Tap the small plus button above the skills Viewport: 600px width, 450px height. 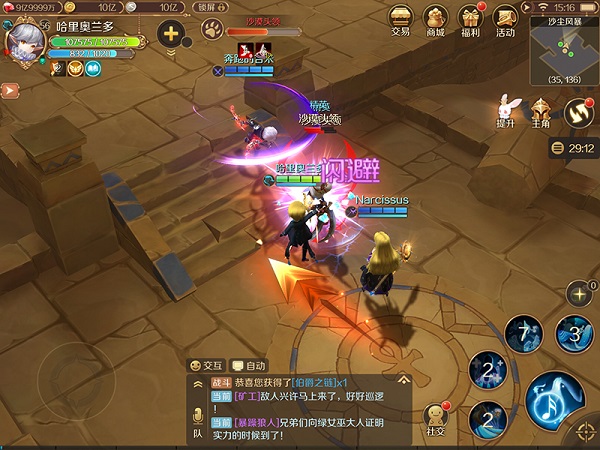click(x=578, y=293)
